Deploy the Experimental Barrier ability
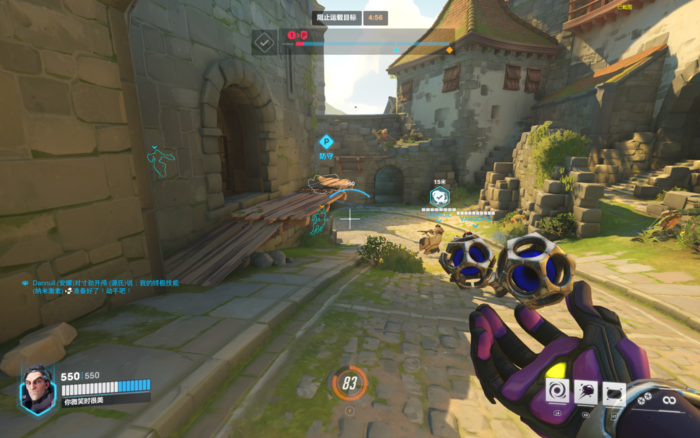The image size is (700, 438). pos(614,393)
